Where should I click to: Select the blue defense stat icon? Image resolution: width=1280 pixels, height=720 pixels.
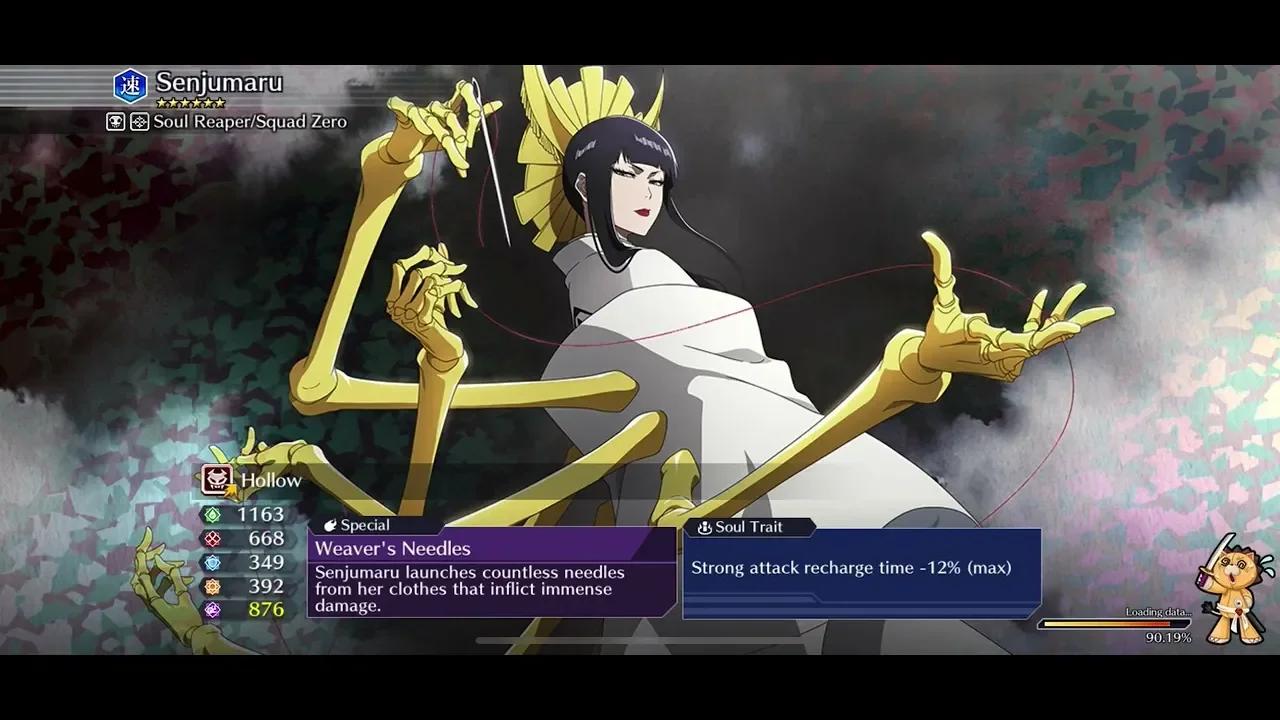click(x=213, y=562)
